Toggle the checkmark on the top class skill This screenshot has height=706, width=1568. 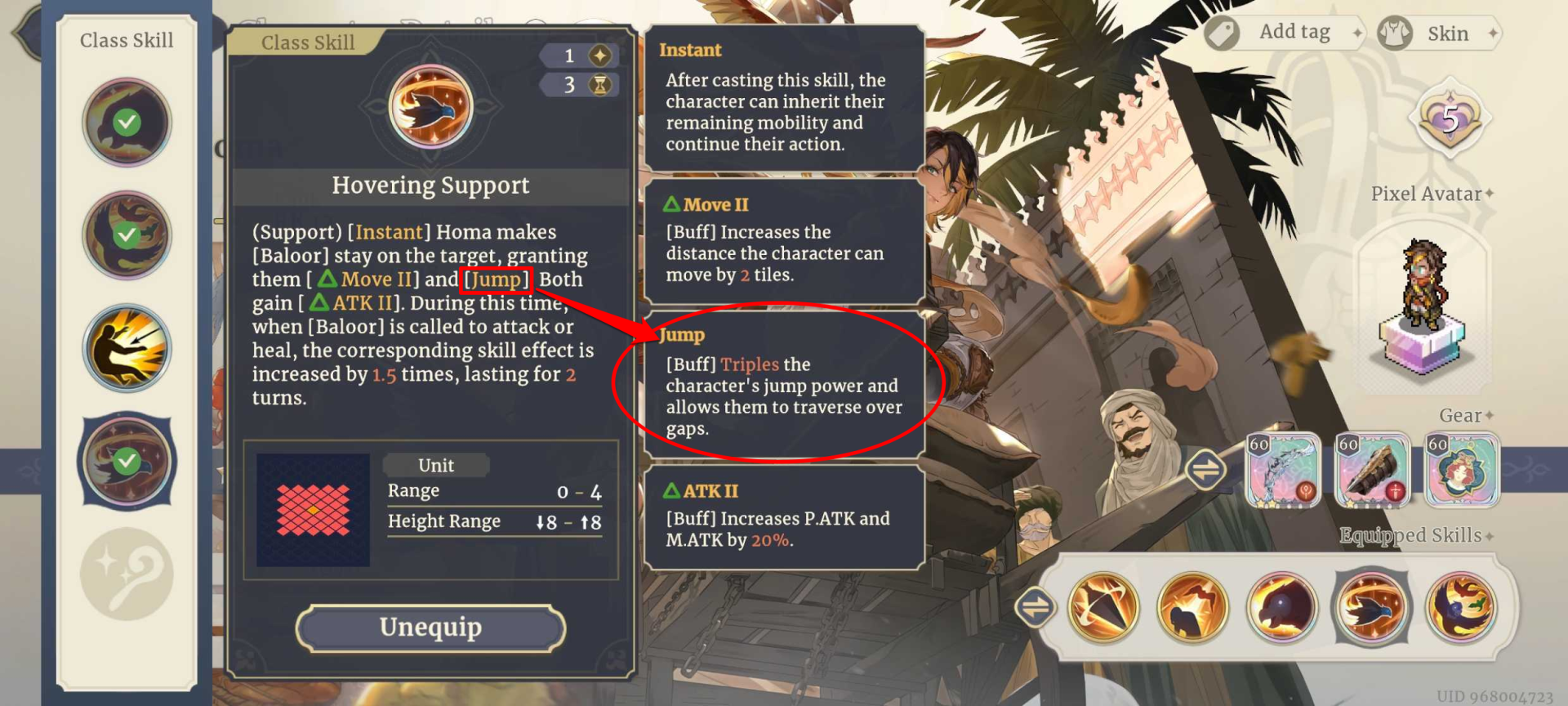(127, 121)
